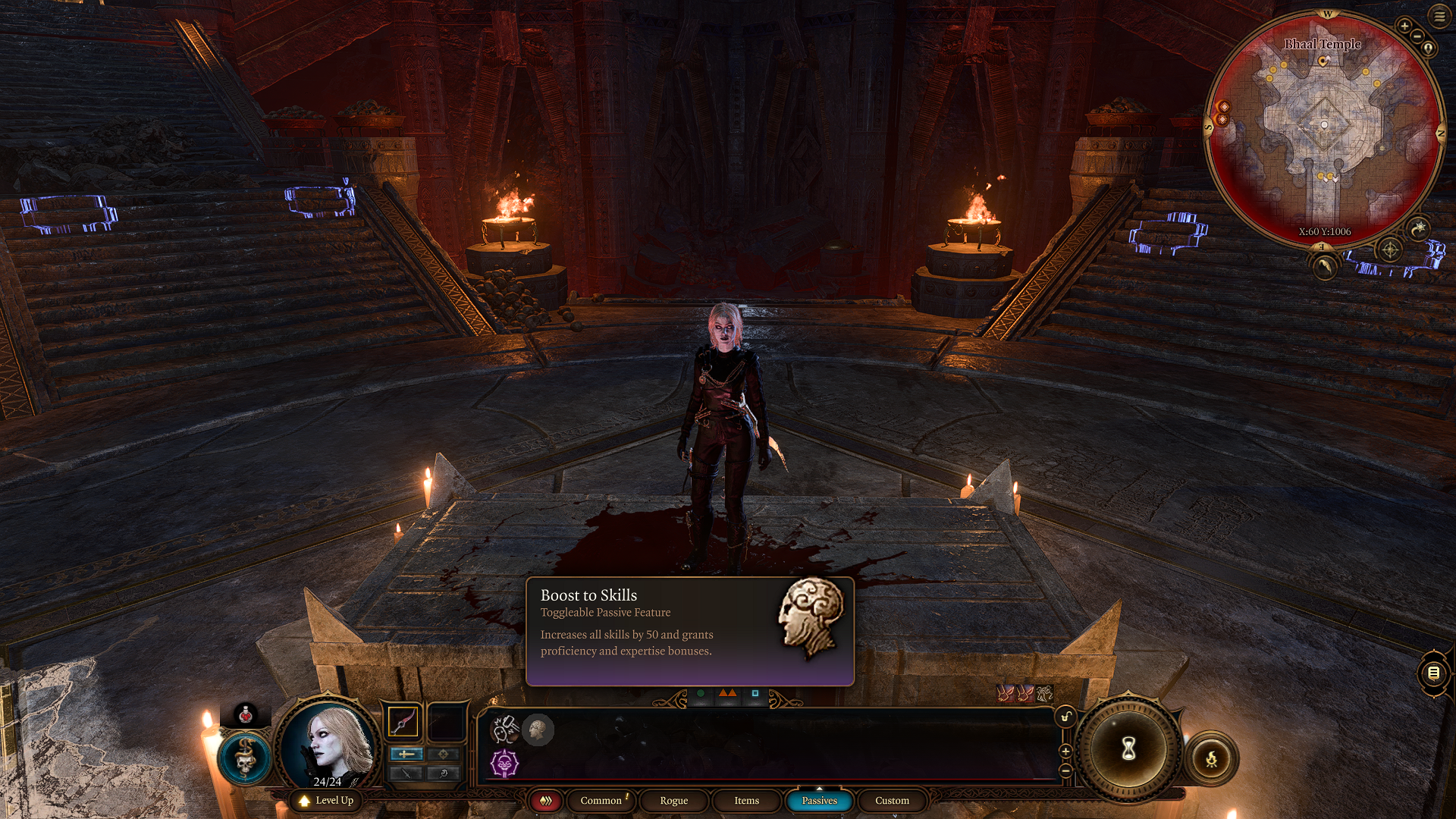Switch to the Passives hotbar tab
1456x819 pixels.
point(819,800)
